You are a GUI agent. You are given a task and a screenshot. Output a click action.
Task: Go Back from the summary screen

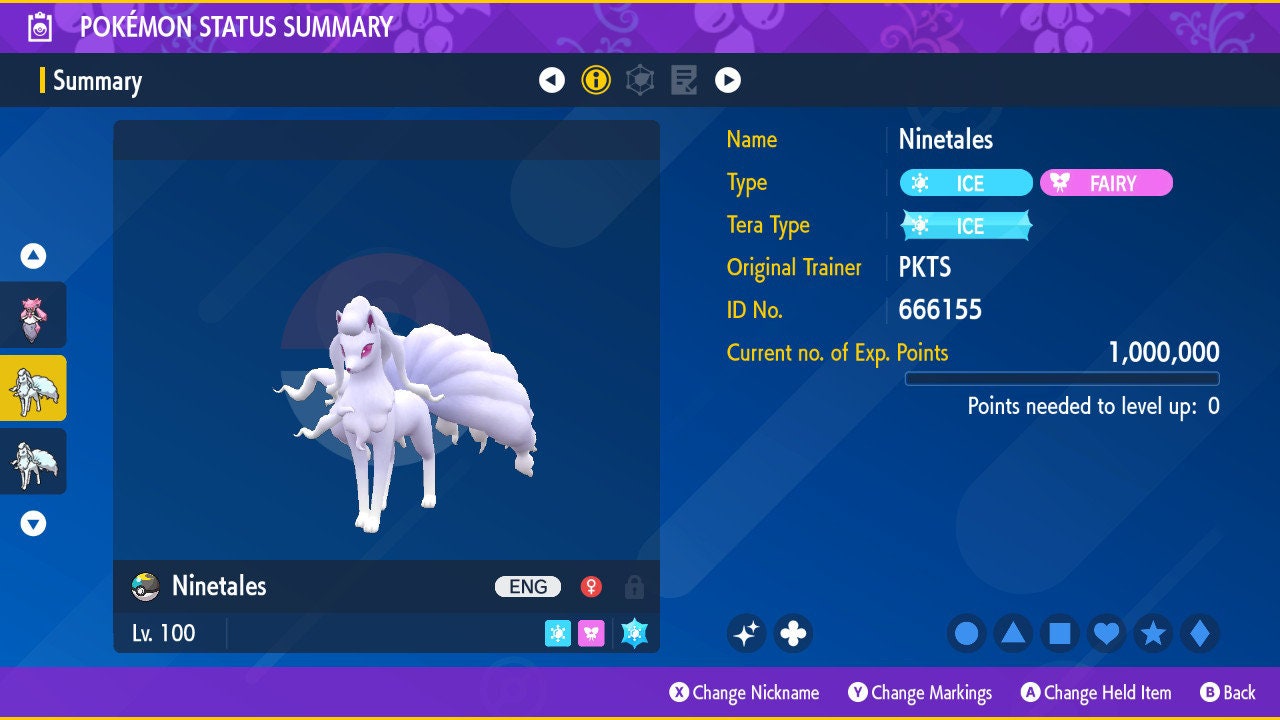pos(1228,693)
